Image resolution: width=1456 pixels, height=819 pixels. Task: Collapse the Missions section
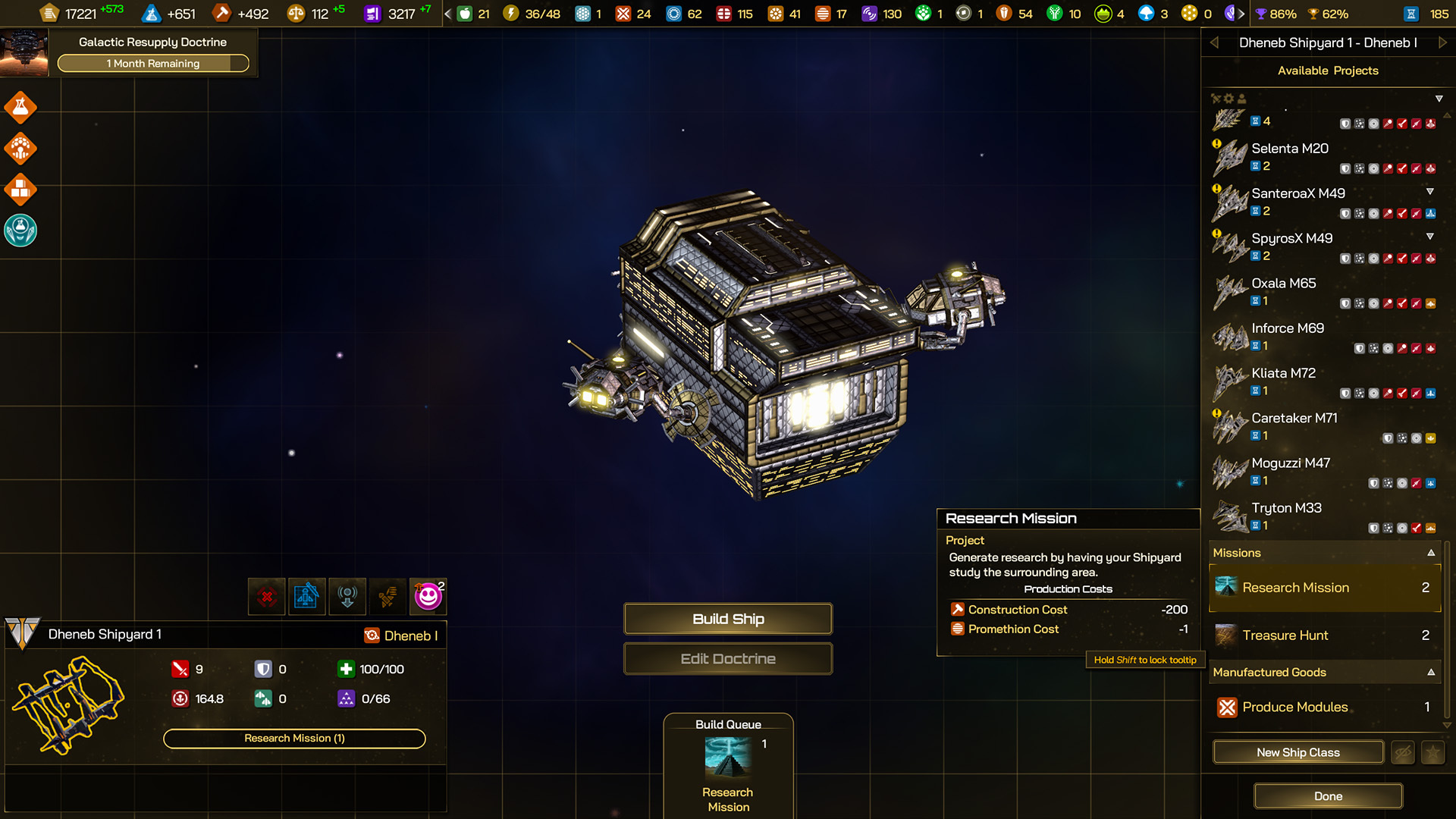[x=1431, y=553]
